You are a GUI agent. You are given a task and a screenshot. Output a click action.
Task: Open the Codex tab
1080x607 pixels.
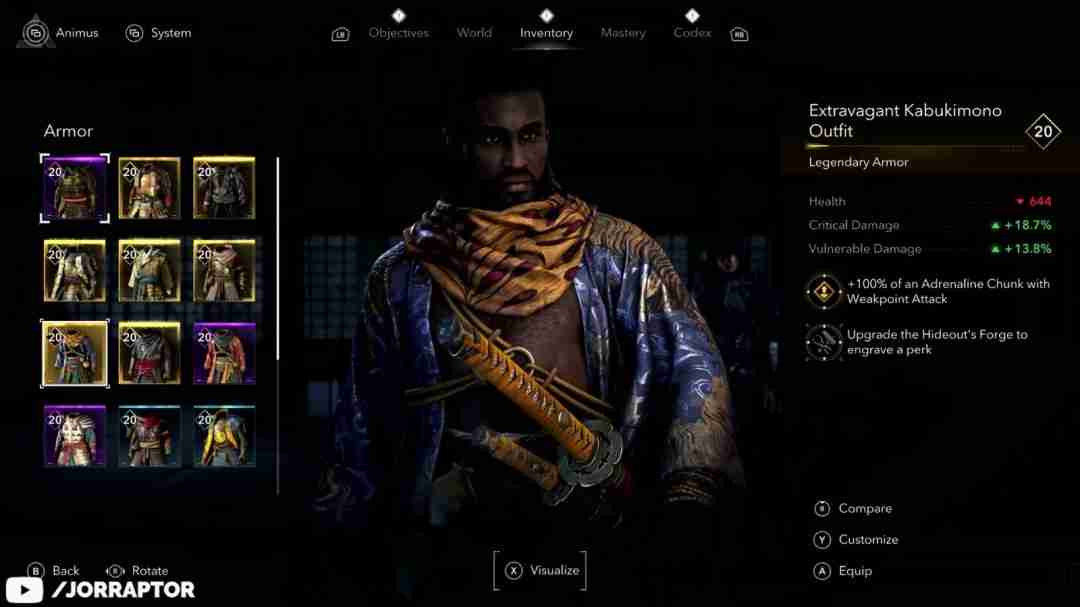692,33
